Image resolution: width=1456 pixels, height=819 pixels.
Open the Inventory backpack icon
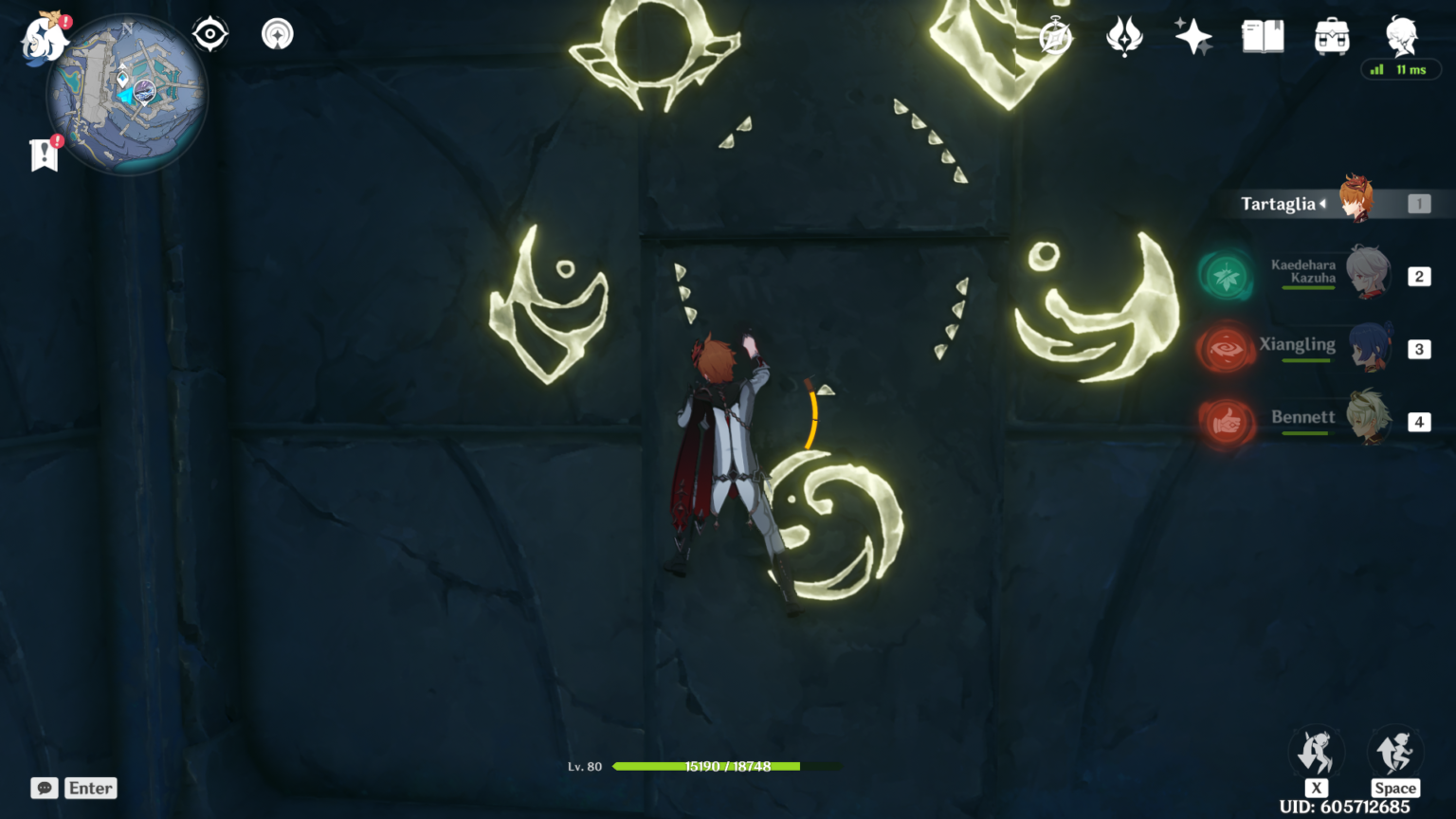(1332, 36)
